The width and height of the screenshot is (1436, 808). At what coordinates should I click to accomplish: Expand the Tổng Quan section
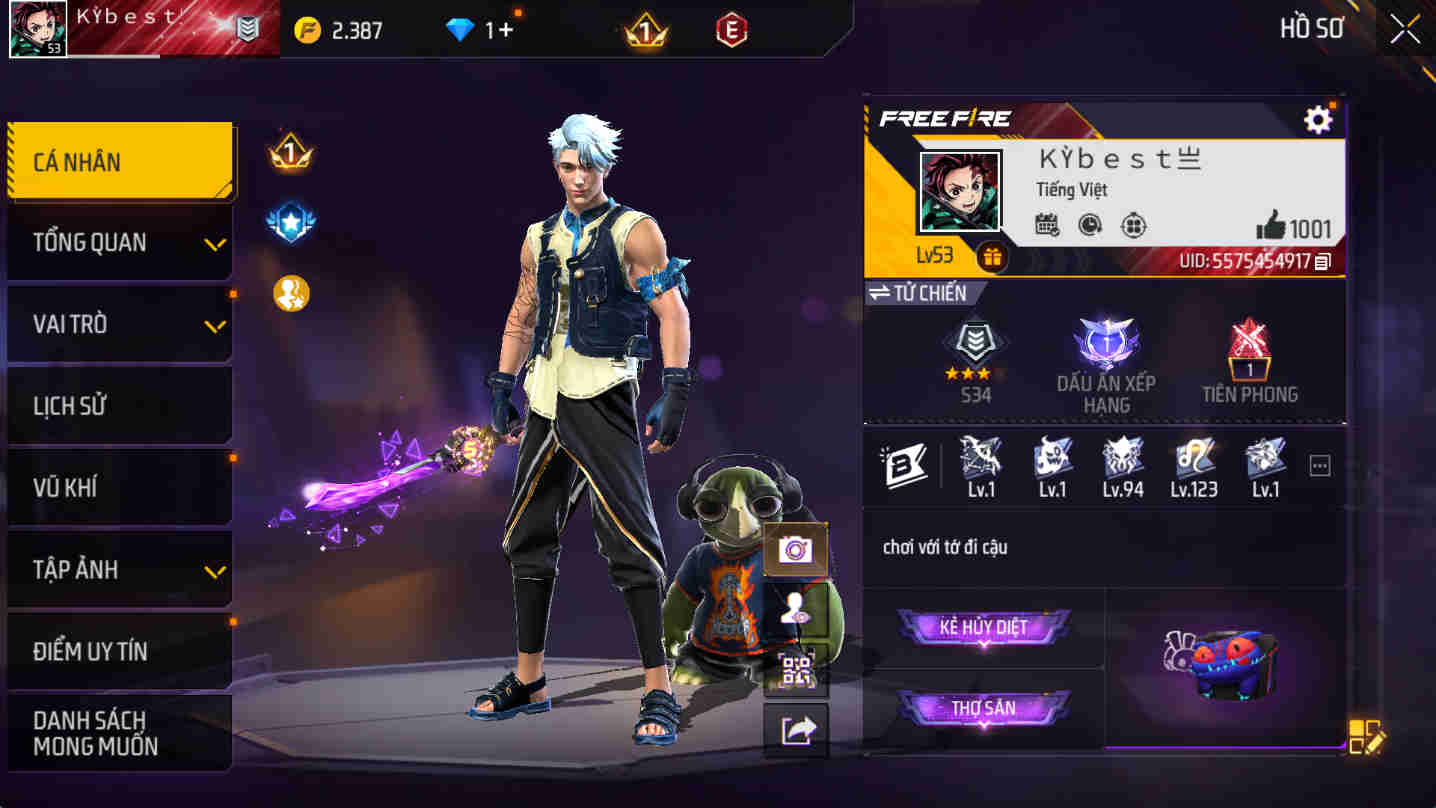pyautogui.click(x=119, y=242)
